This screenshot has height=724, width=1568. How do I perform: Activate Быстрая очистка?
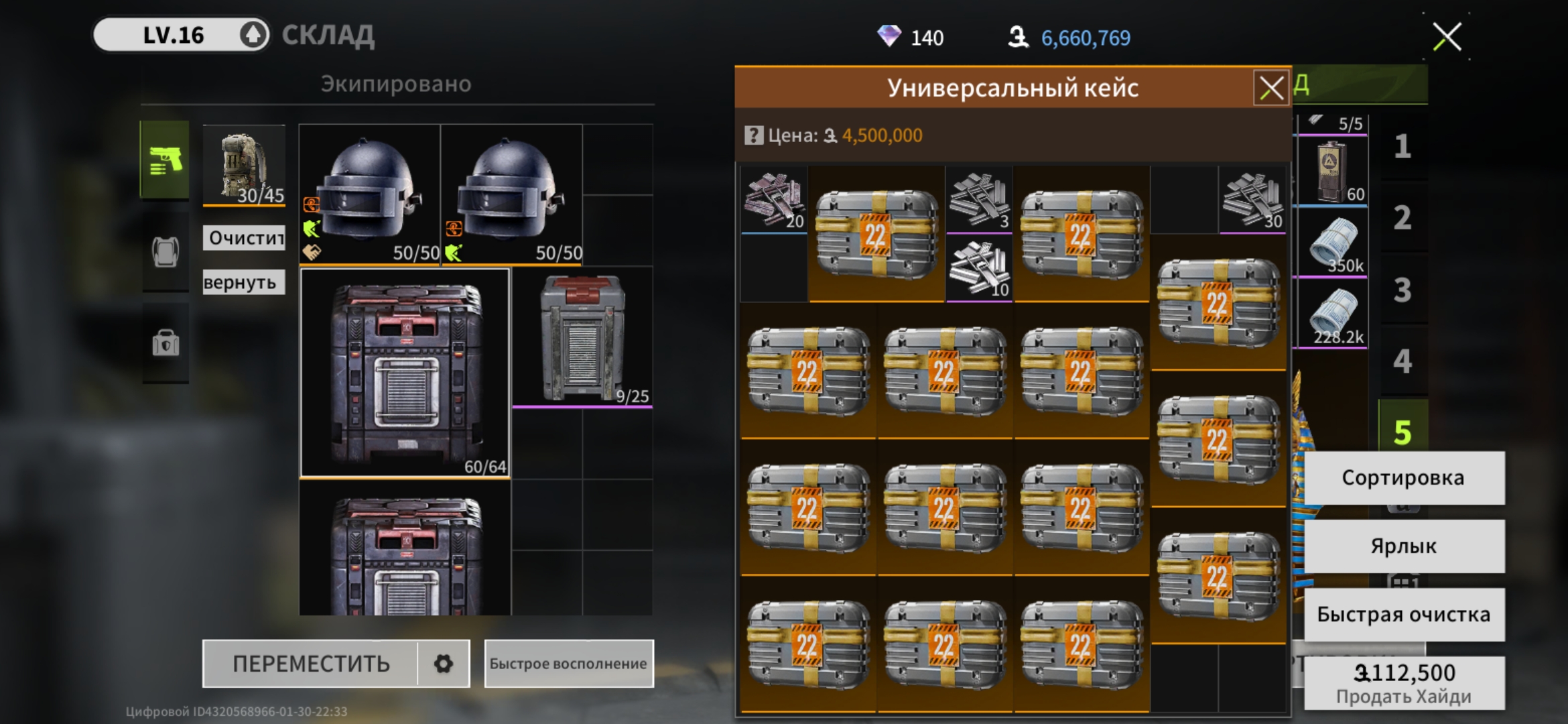(x=1403, y=615)
